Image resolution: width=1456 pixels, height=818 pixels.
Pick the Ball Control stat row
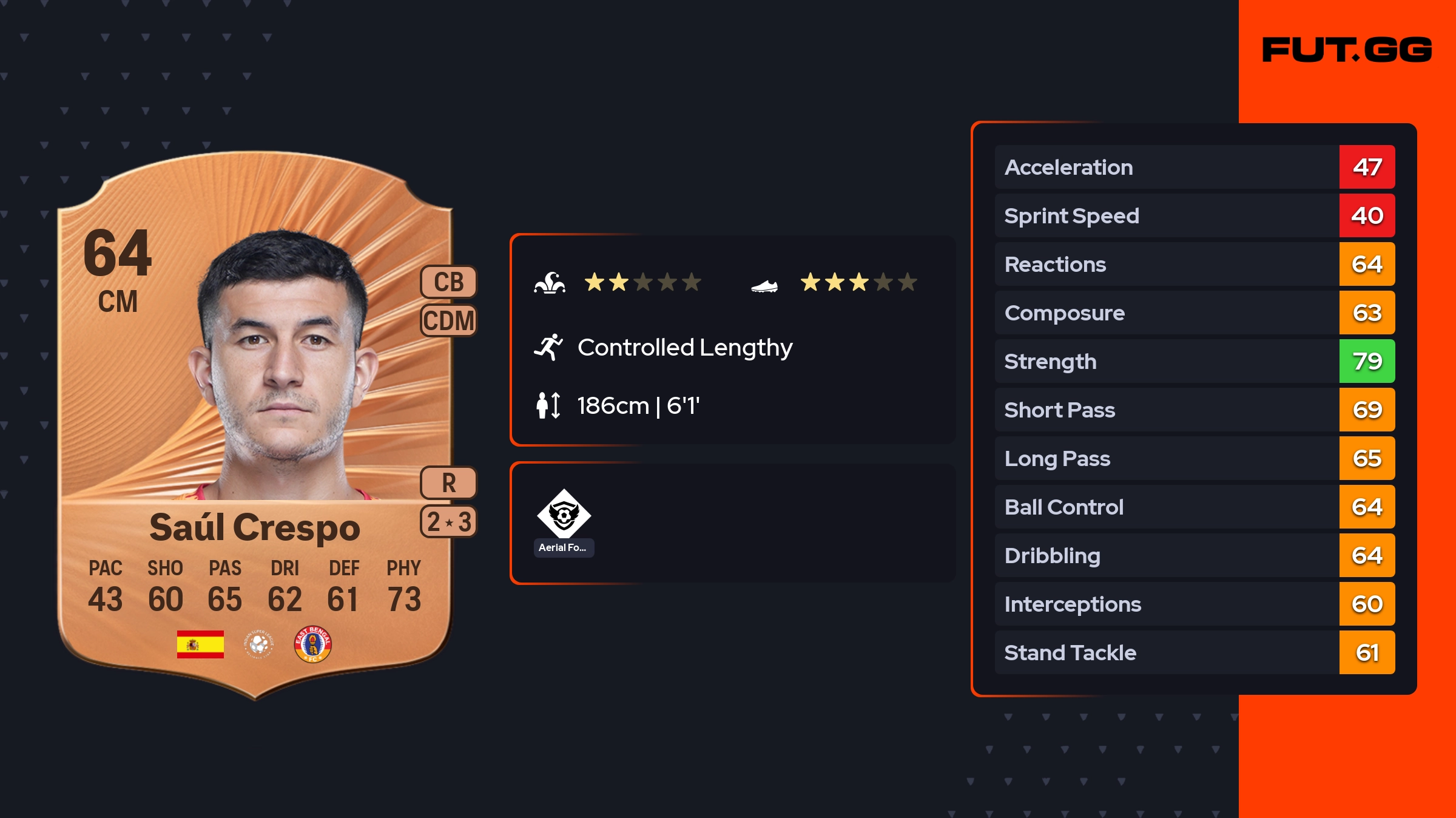[x=1195, y=507]
